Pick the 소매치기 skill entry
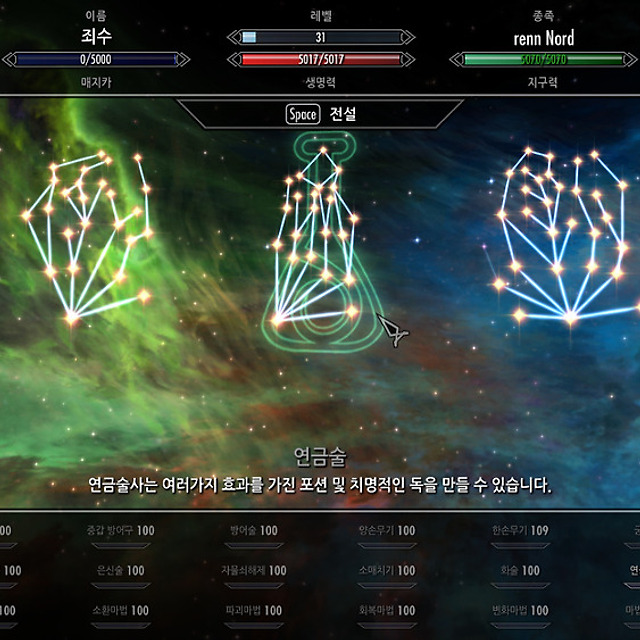This screenshot has width=640, height=640. pos(387,570)
